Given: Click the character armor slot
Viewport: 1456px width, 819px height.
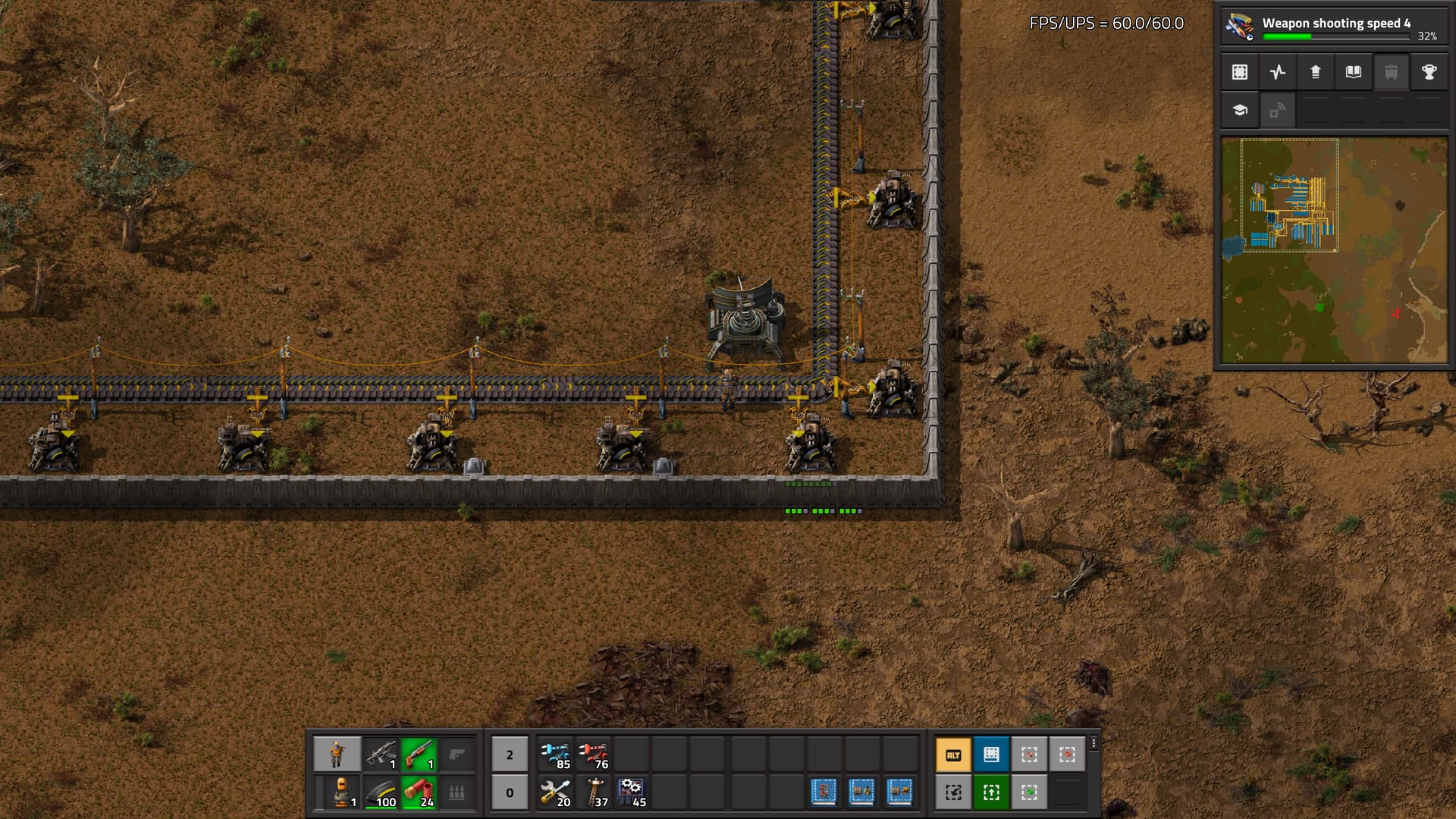Looking at the screenshot, I should pyautogui.click(x=337, y=792).
